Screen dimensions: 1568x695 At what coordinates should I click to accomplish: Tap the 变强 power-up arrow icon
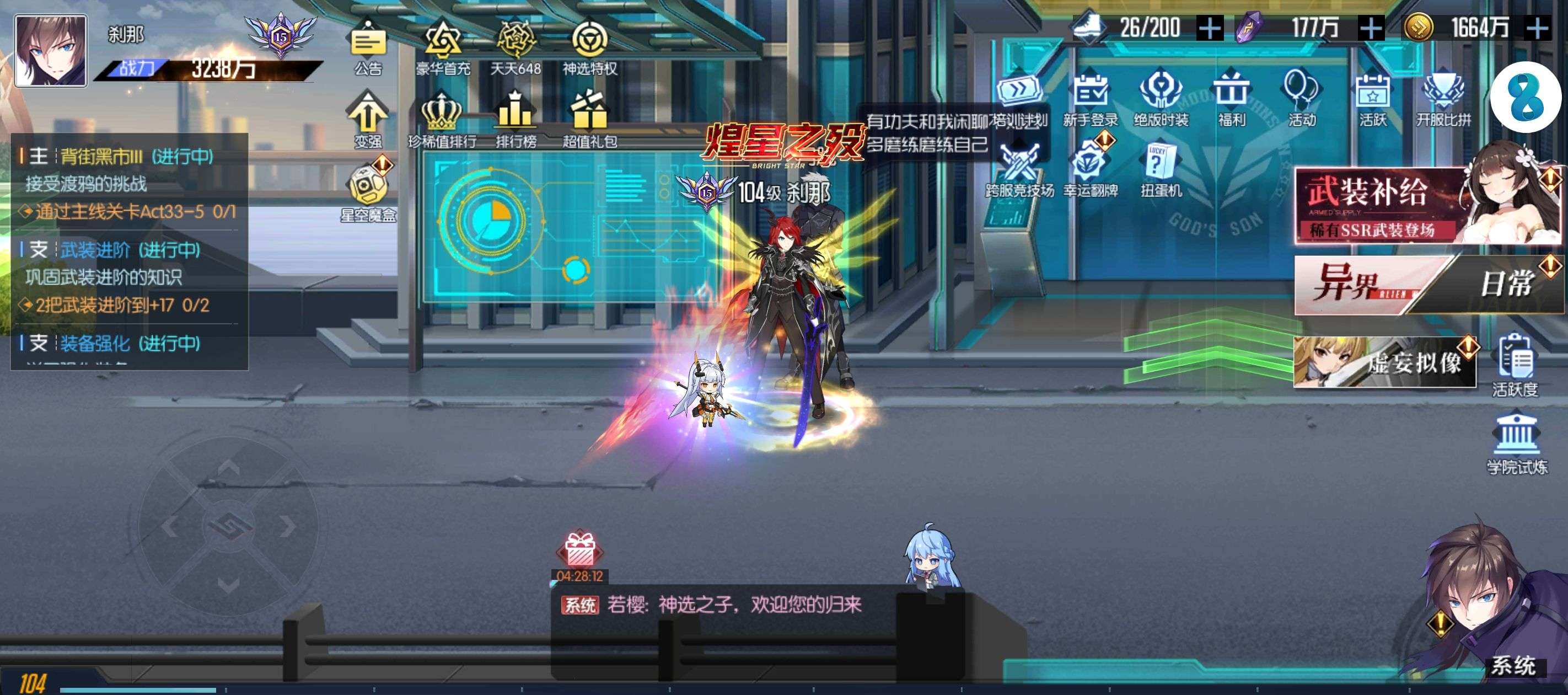point(368,116)
